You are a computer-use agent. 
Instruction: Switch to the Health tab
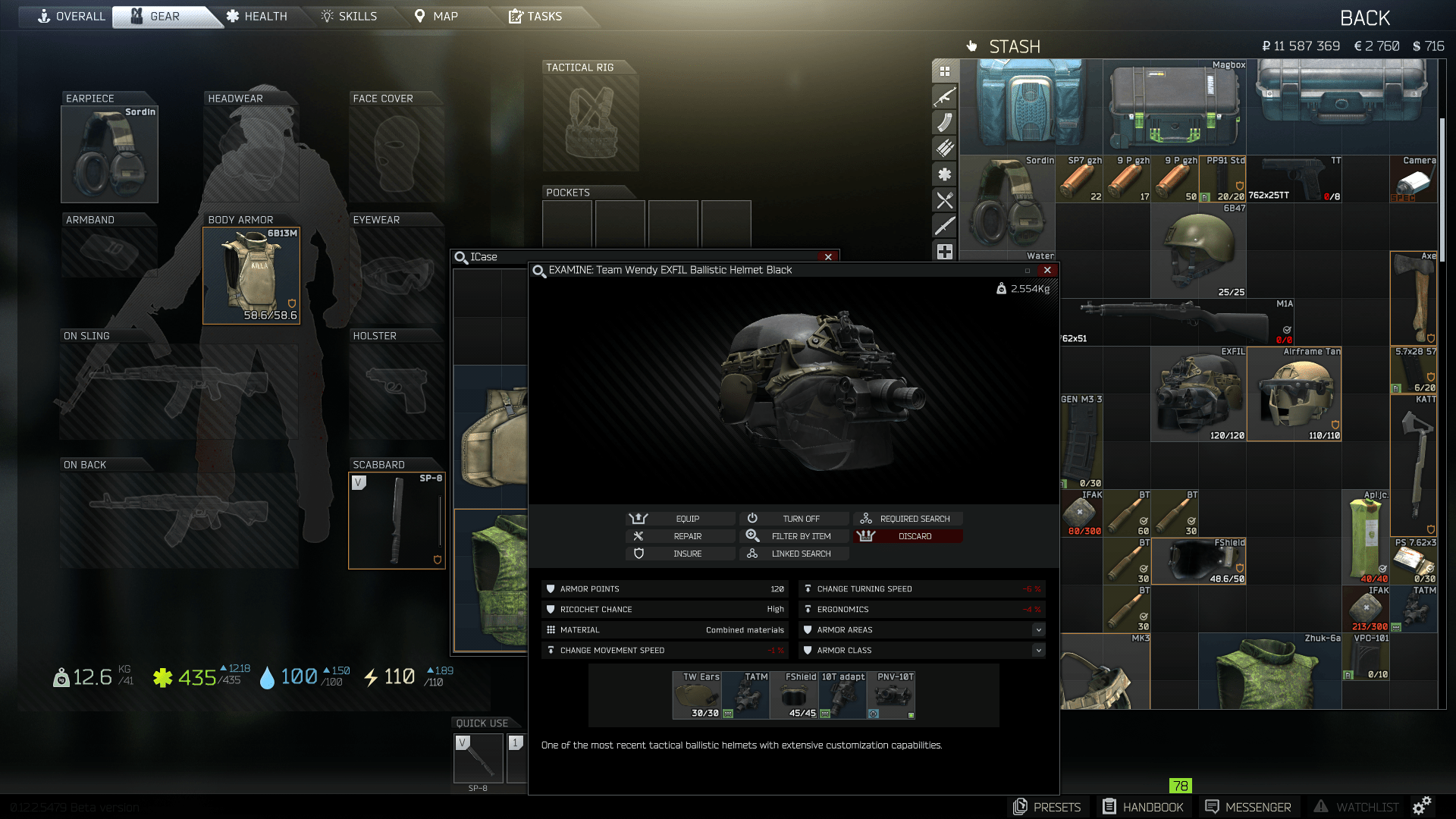point(258,16)
